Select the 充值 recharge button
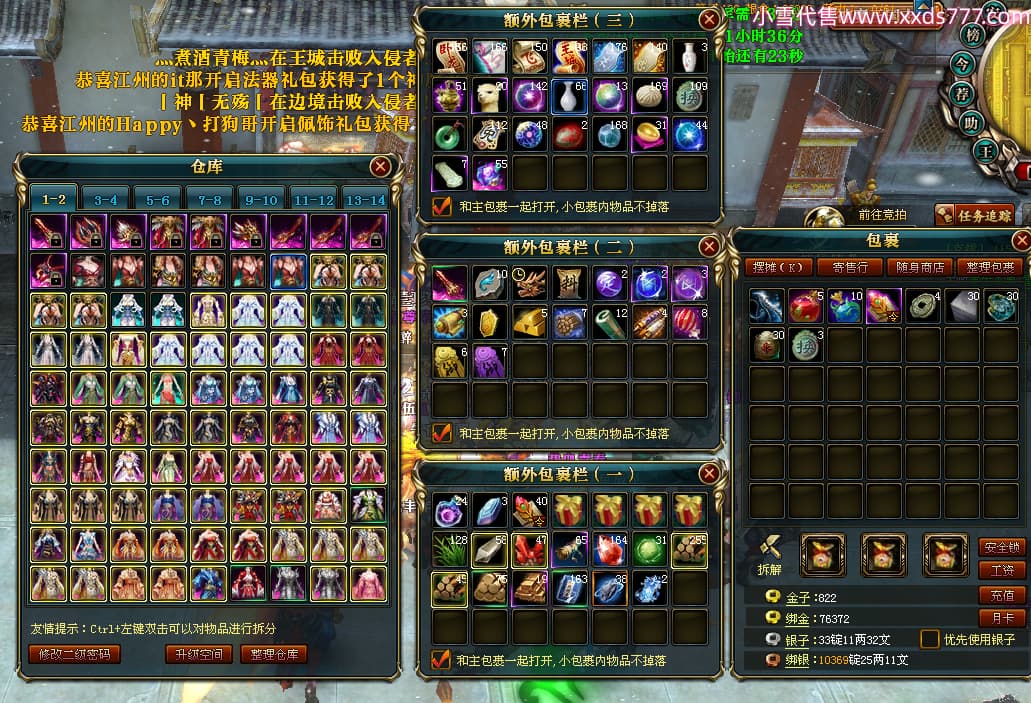Viewport: 1031px width, 703px height. [1001, 595]
